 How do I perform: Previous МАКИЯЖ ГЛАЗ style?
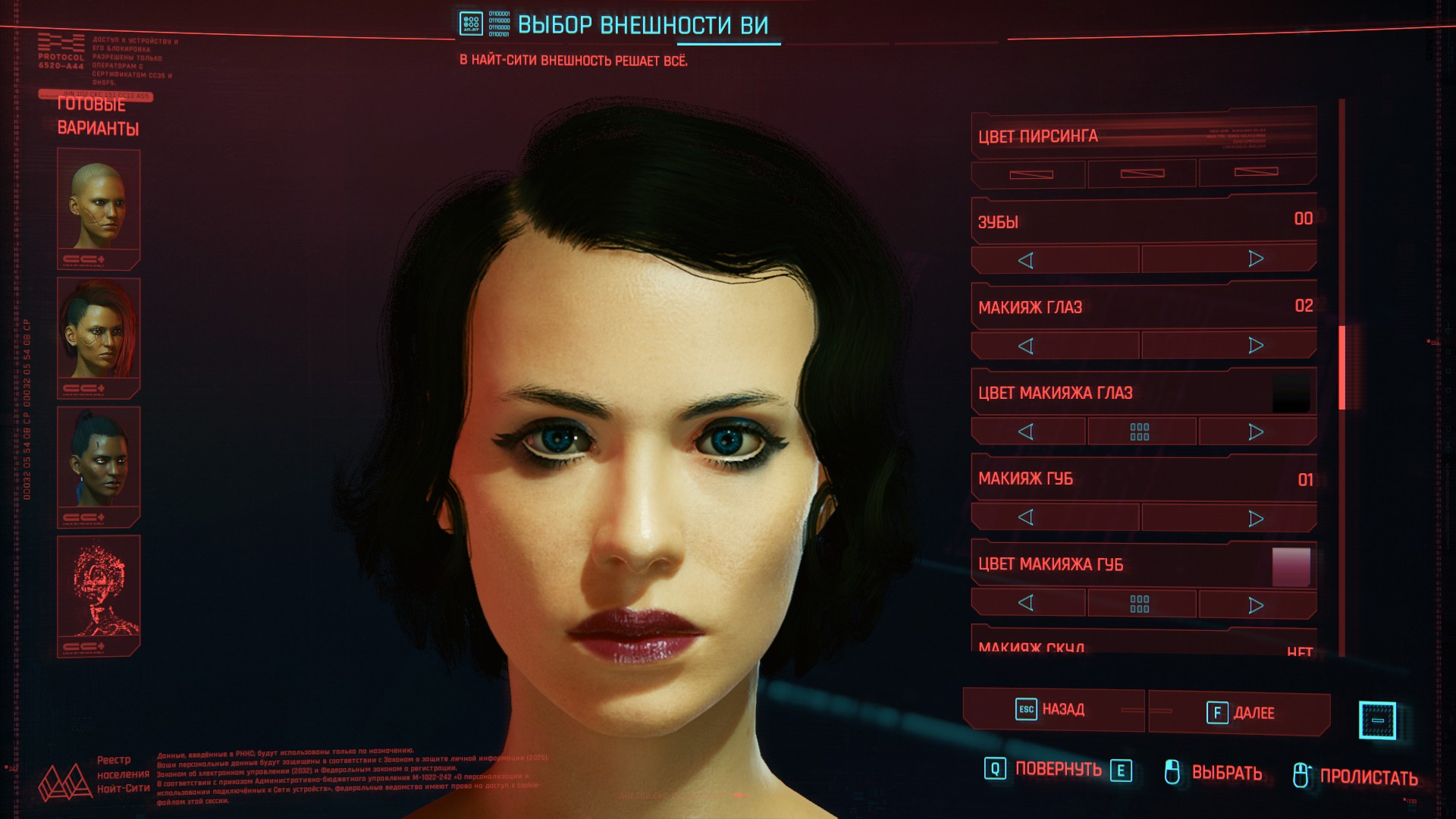point(1026,347)
